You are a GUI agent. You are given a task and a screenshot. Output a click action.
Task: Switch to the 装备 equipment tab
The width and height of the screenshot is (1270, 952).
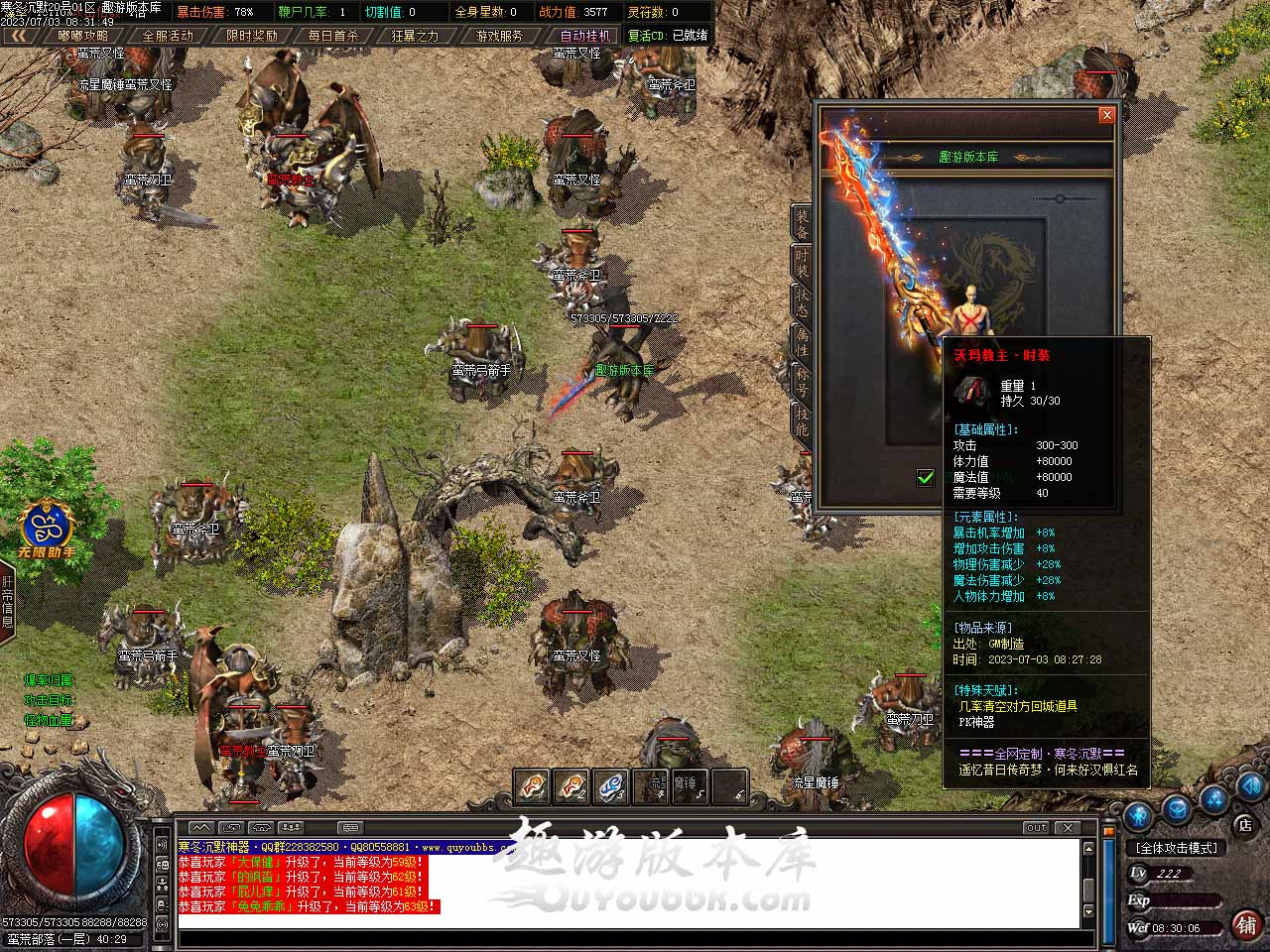(802, 224)
